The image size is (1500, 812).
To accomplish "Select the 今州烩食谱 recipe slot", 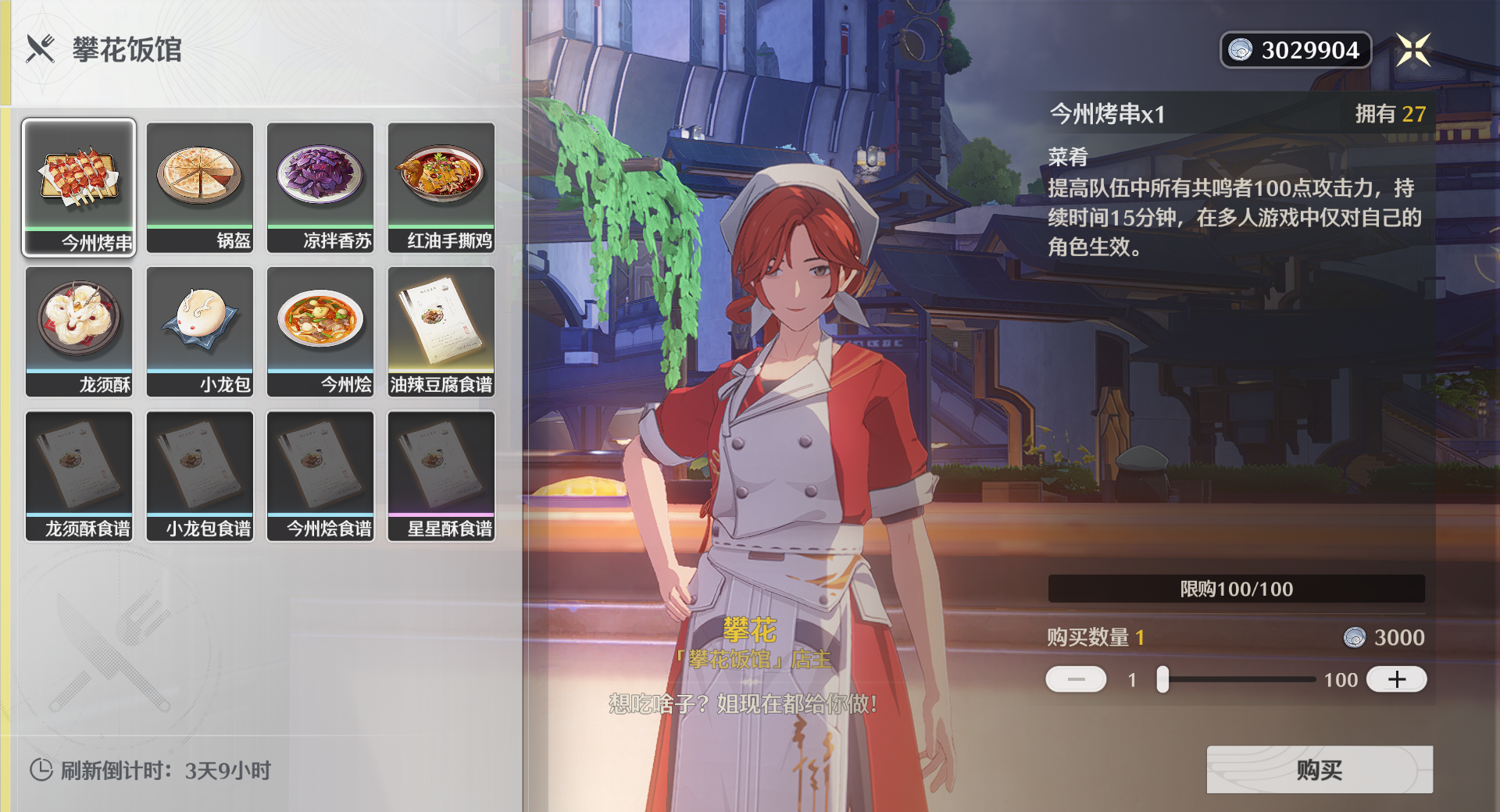I will 320,475.
